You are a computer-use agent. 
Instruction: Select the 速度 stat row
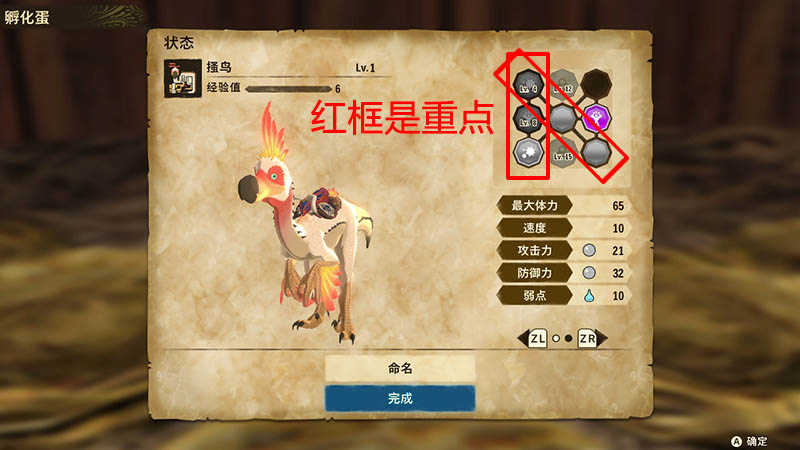567,227
